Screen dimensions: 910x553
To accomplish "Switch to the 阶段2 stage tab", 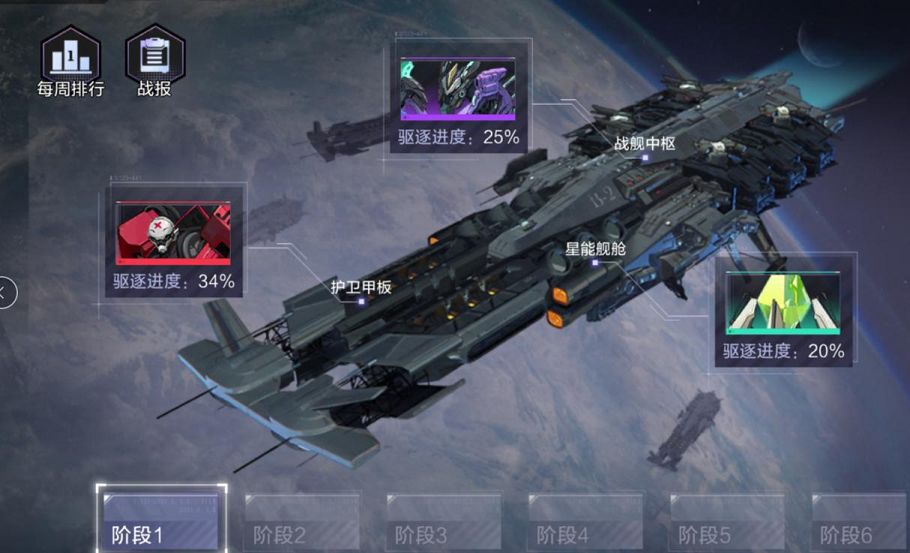I will (302, 522).
